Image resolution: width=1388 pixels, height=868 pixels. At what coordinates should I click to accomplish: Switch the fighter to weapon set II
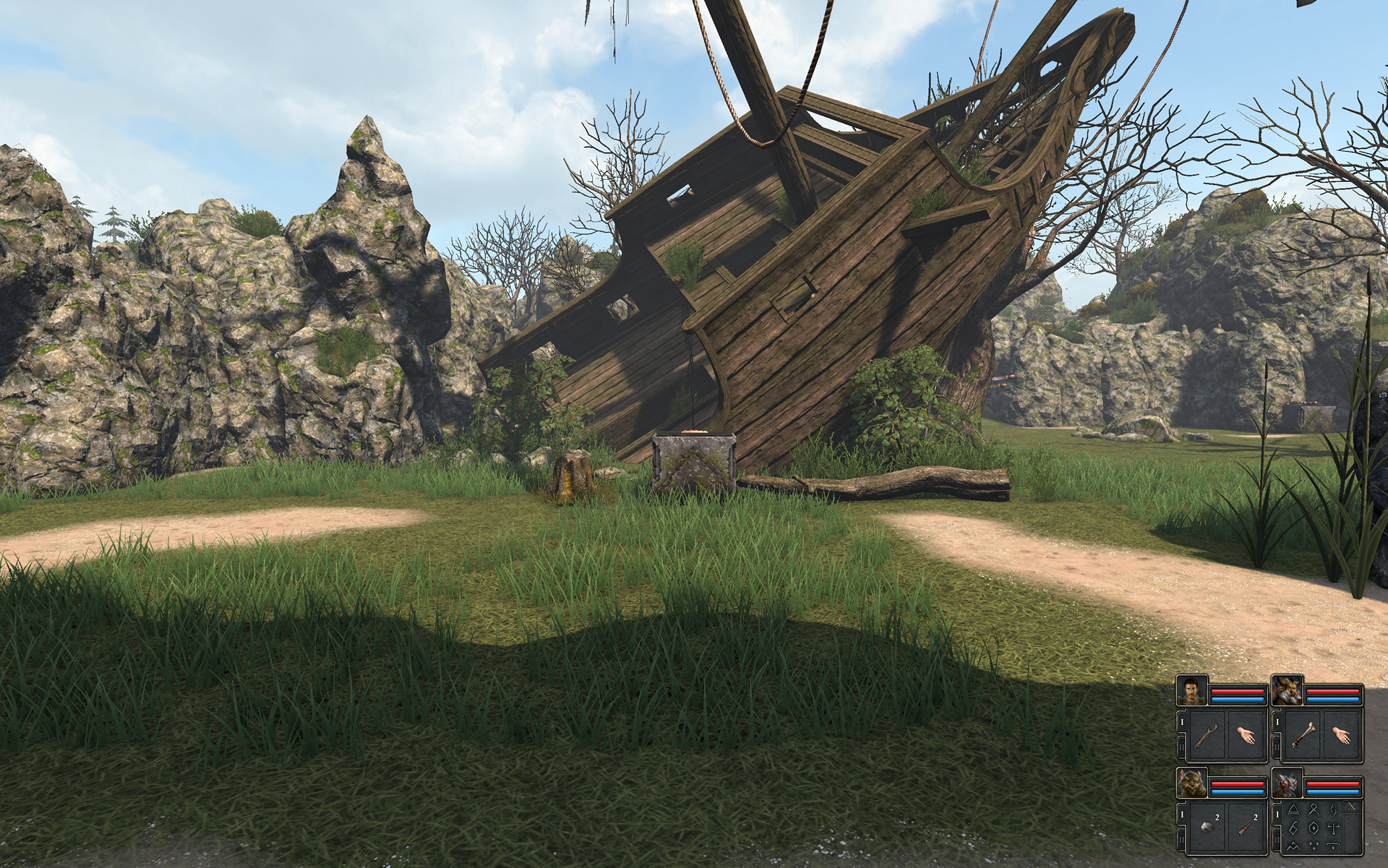click(1182, 745)
